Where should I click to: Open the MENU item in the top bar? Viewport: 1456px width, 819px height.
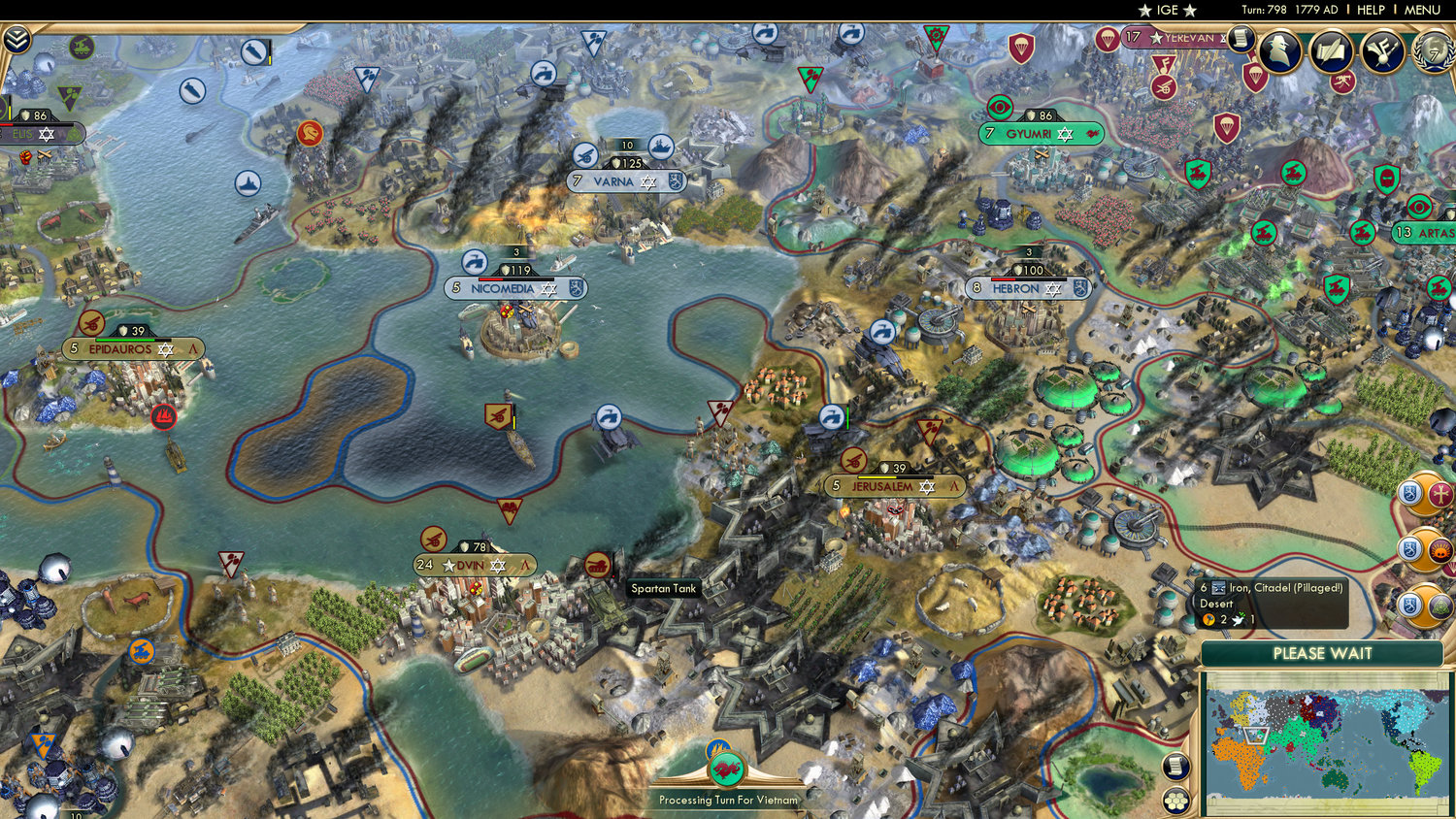[1421, 11]
